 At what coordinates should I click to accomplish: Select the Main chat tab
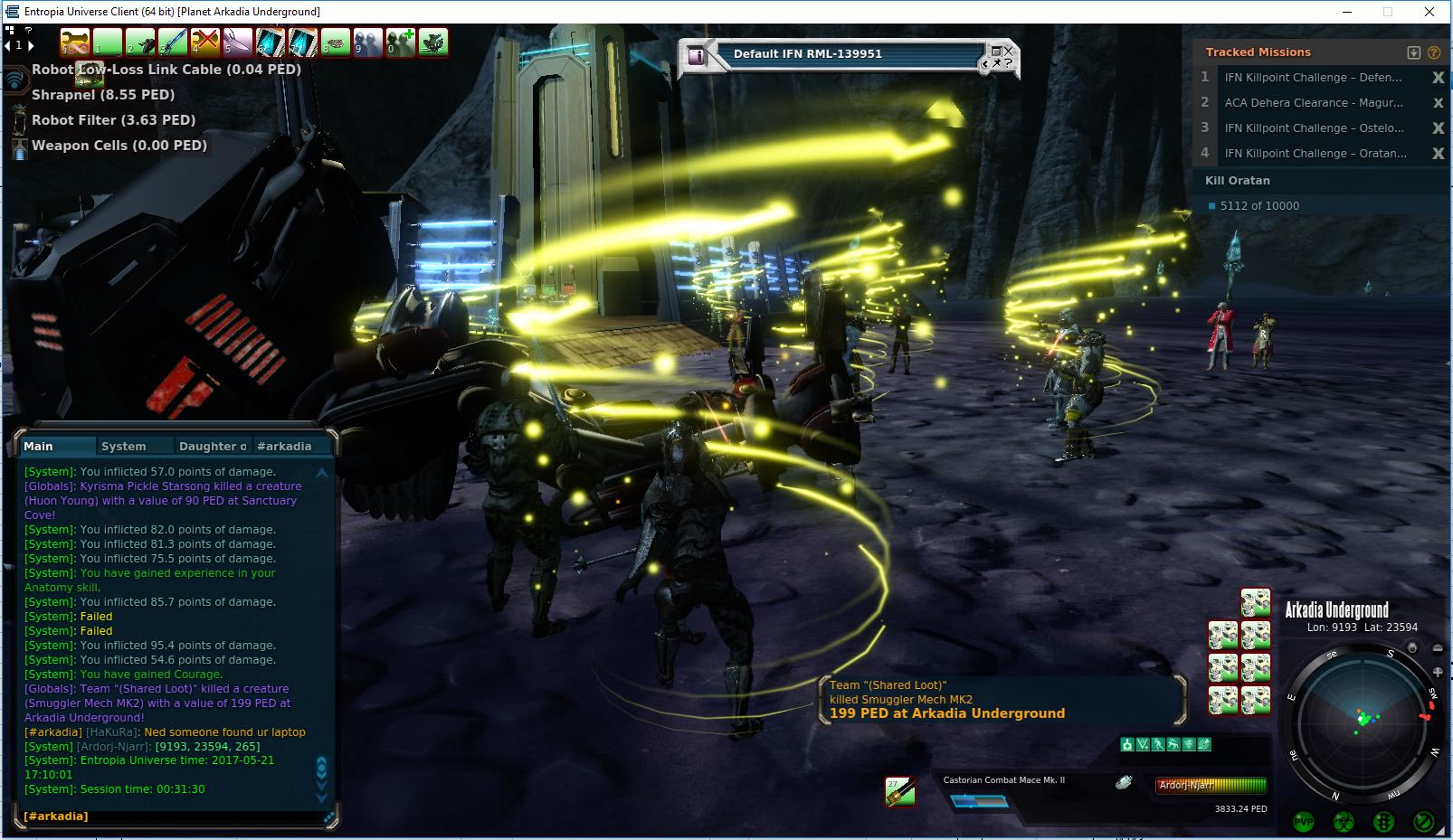39,446
